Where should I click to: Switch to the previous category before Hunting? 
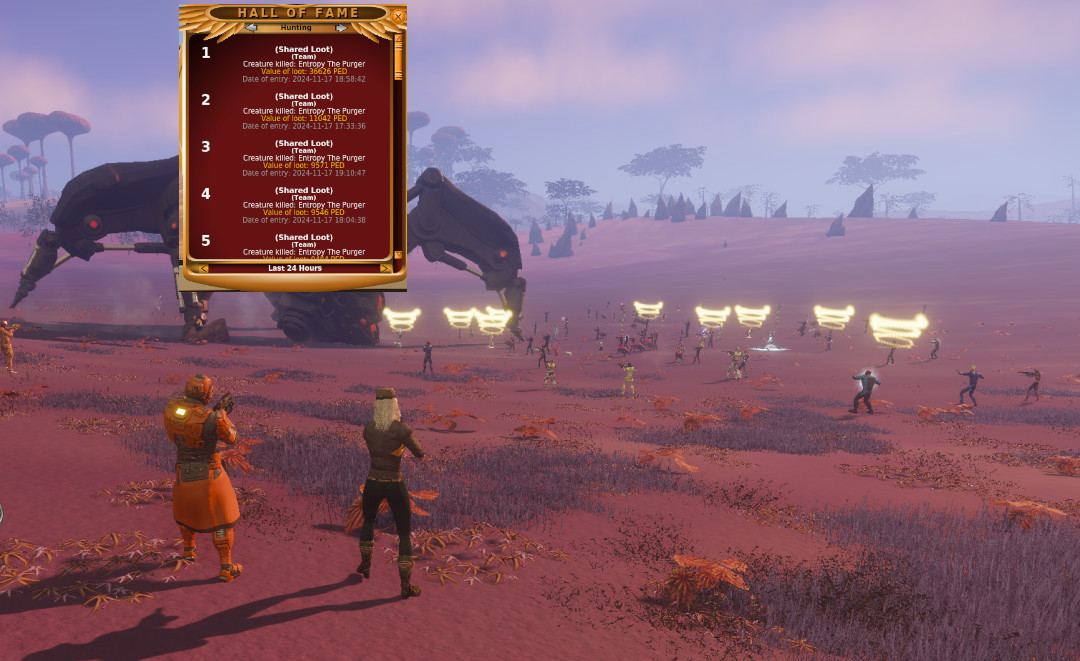[x=251, y=28]
